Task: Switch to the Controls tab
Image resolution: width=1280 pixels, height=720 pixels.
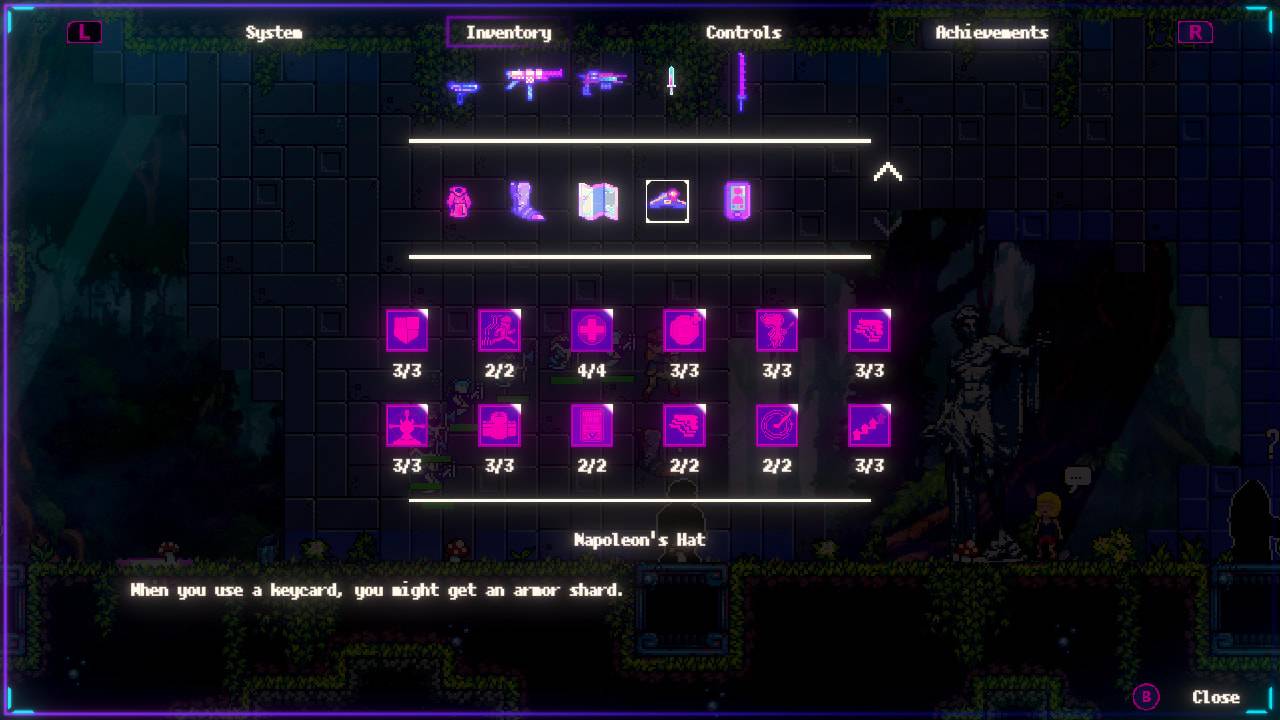Action: click(744, 32)
